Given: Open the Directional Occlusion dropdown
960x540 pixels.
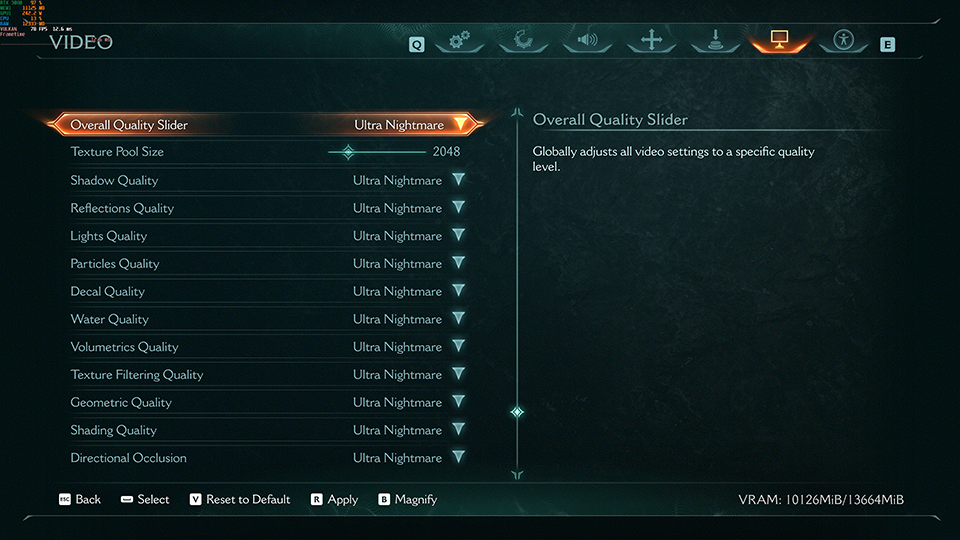Looking at the screenshot, I should [x=458, y=458].
